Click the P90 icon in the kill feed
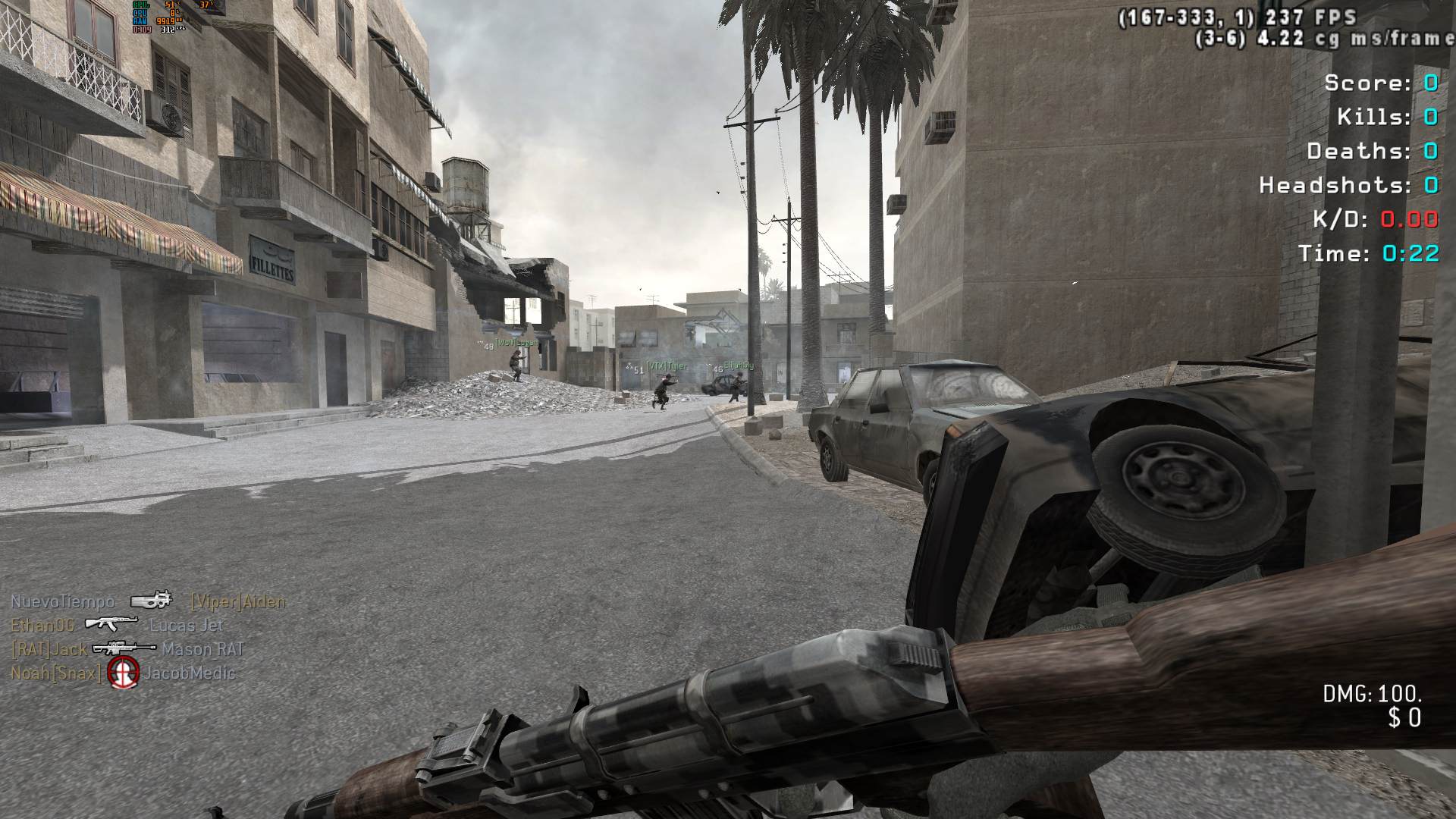 [151, 601]
